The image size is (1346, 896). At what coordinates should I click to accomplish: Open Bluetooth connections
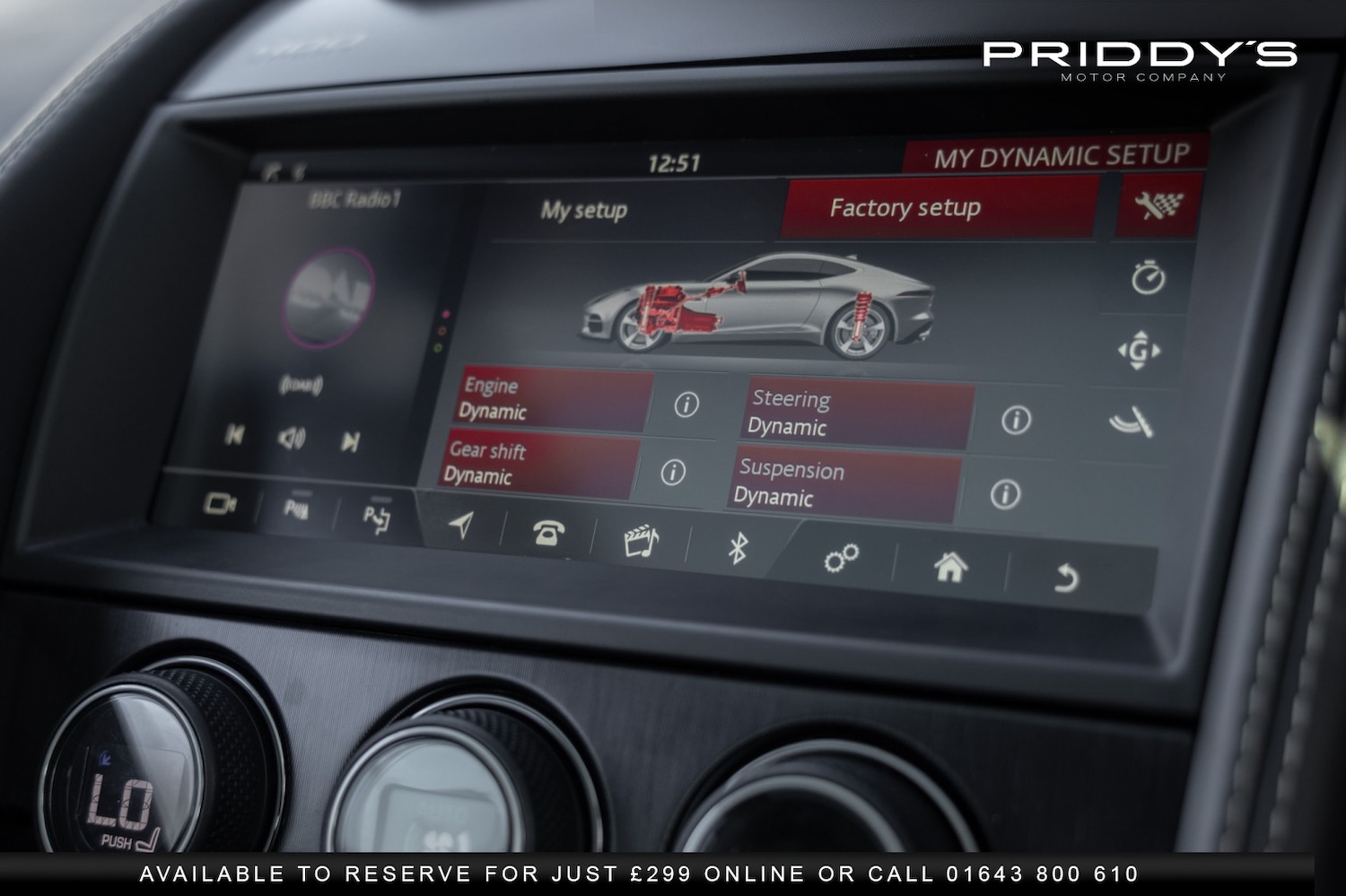(736, 547)
